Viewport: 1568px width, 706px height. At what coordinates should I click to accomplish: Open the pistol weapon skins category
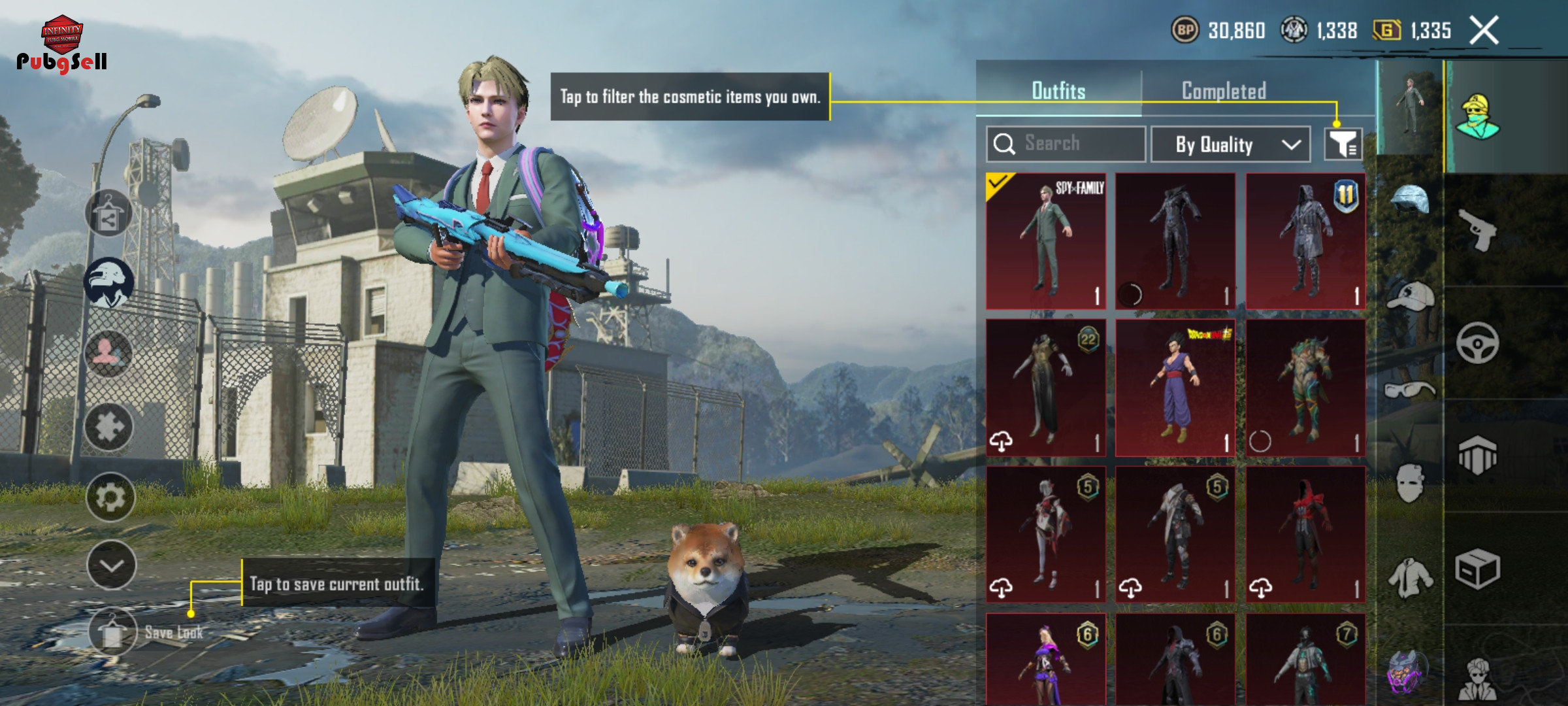coord(1477,229)
